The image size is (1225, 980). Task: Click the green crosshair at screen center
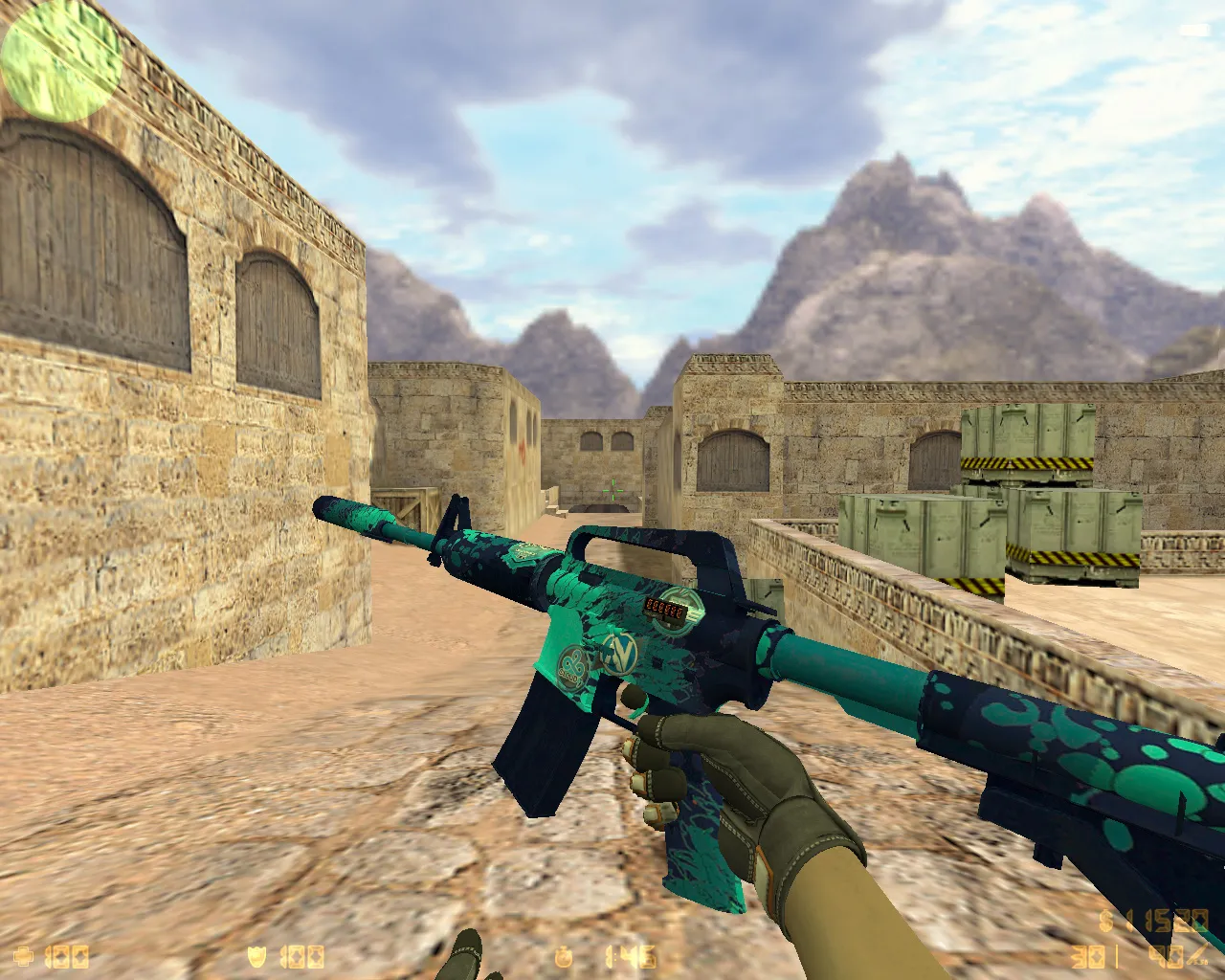pos(612,490)
